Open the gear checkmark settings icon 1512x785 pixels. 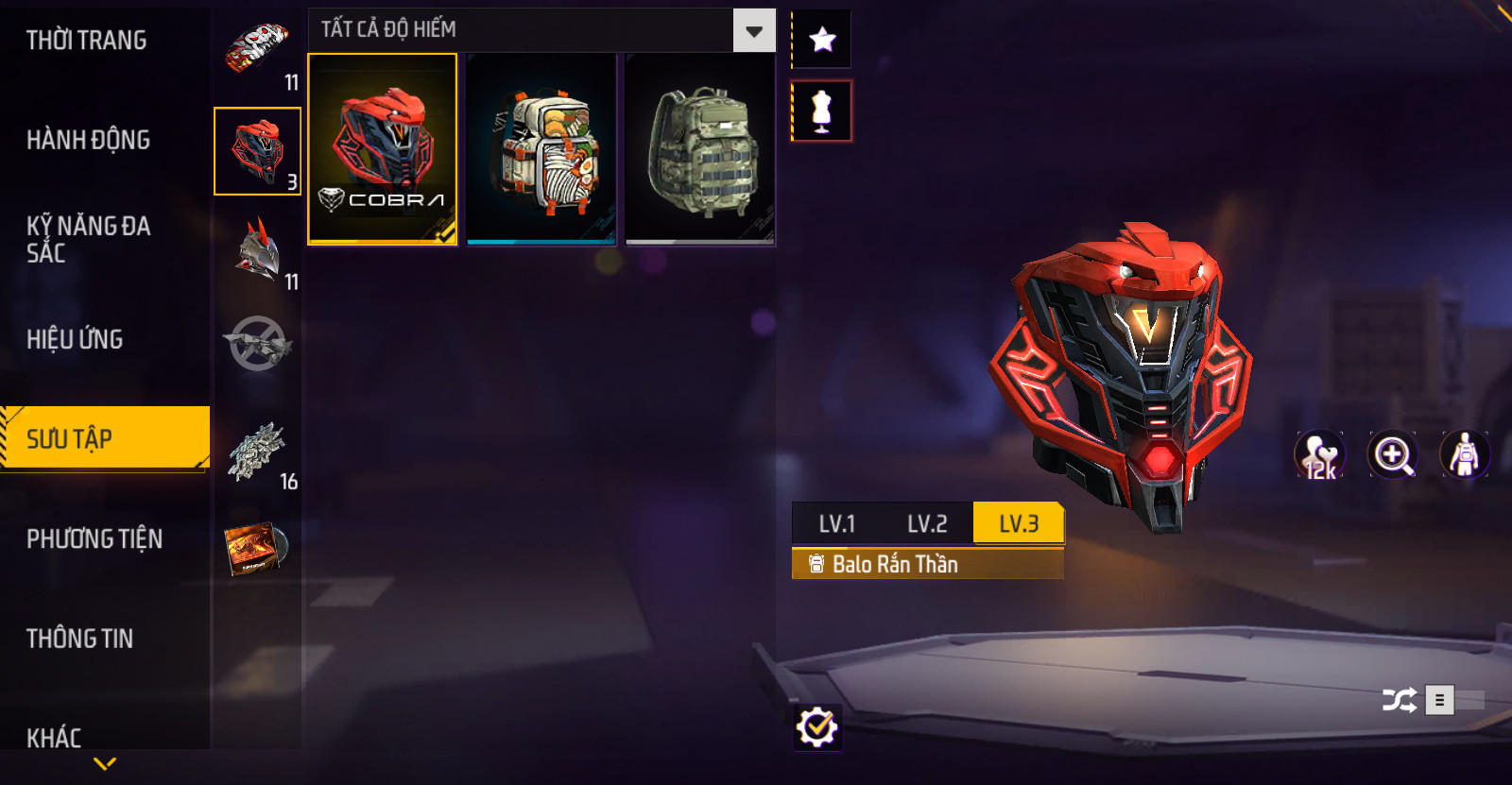tap(817, 727)
